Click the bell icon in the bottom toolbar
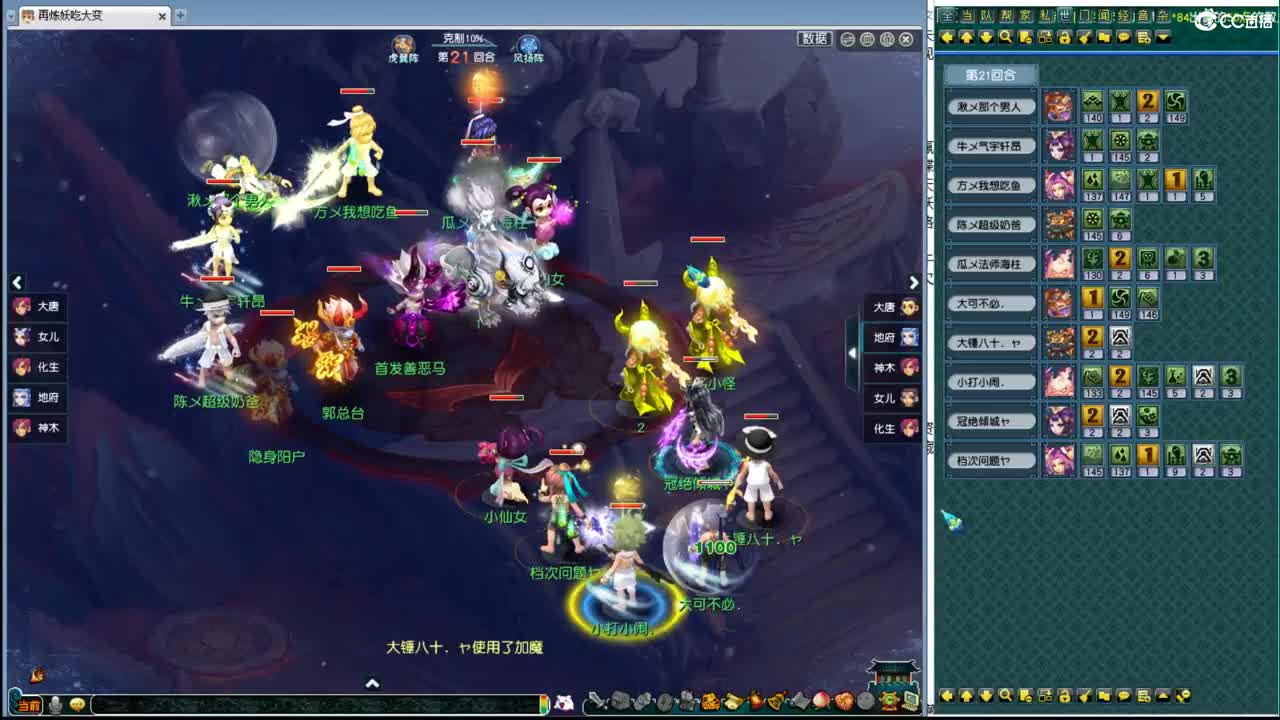Screen dimensions: 1280x720 [x=774, y=702]
